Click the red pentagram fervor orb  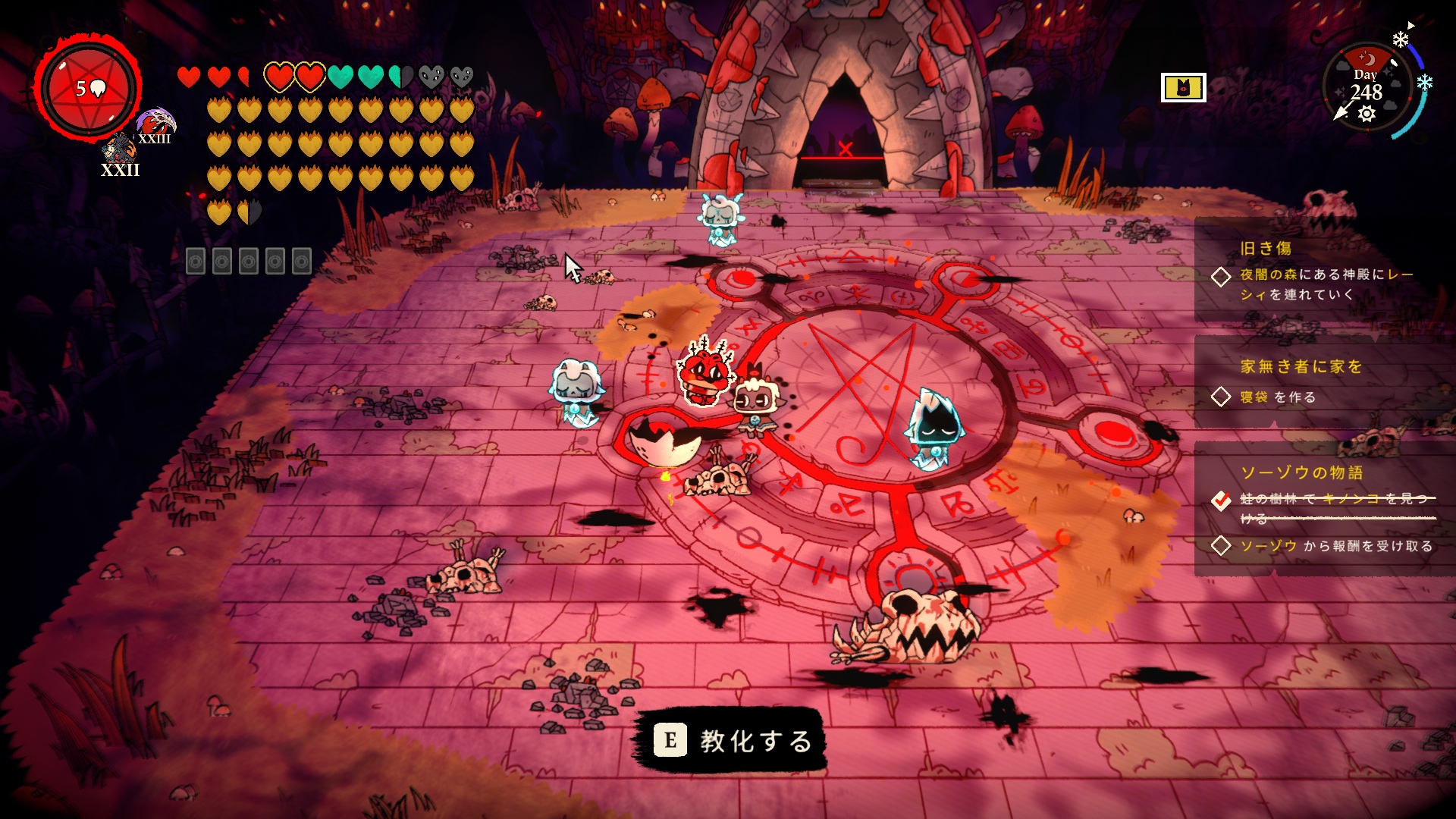[x=89, y=89]
